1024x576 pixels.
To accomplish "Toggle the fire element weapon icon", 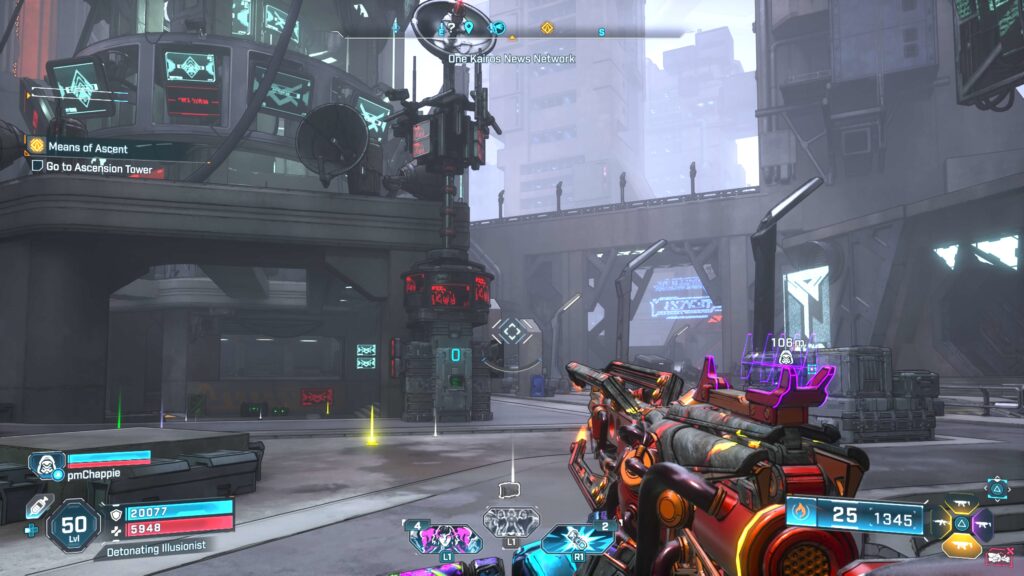I will pos(800,515).
